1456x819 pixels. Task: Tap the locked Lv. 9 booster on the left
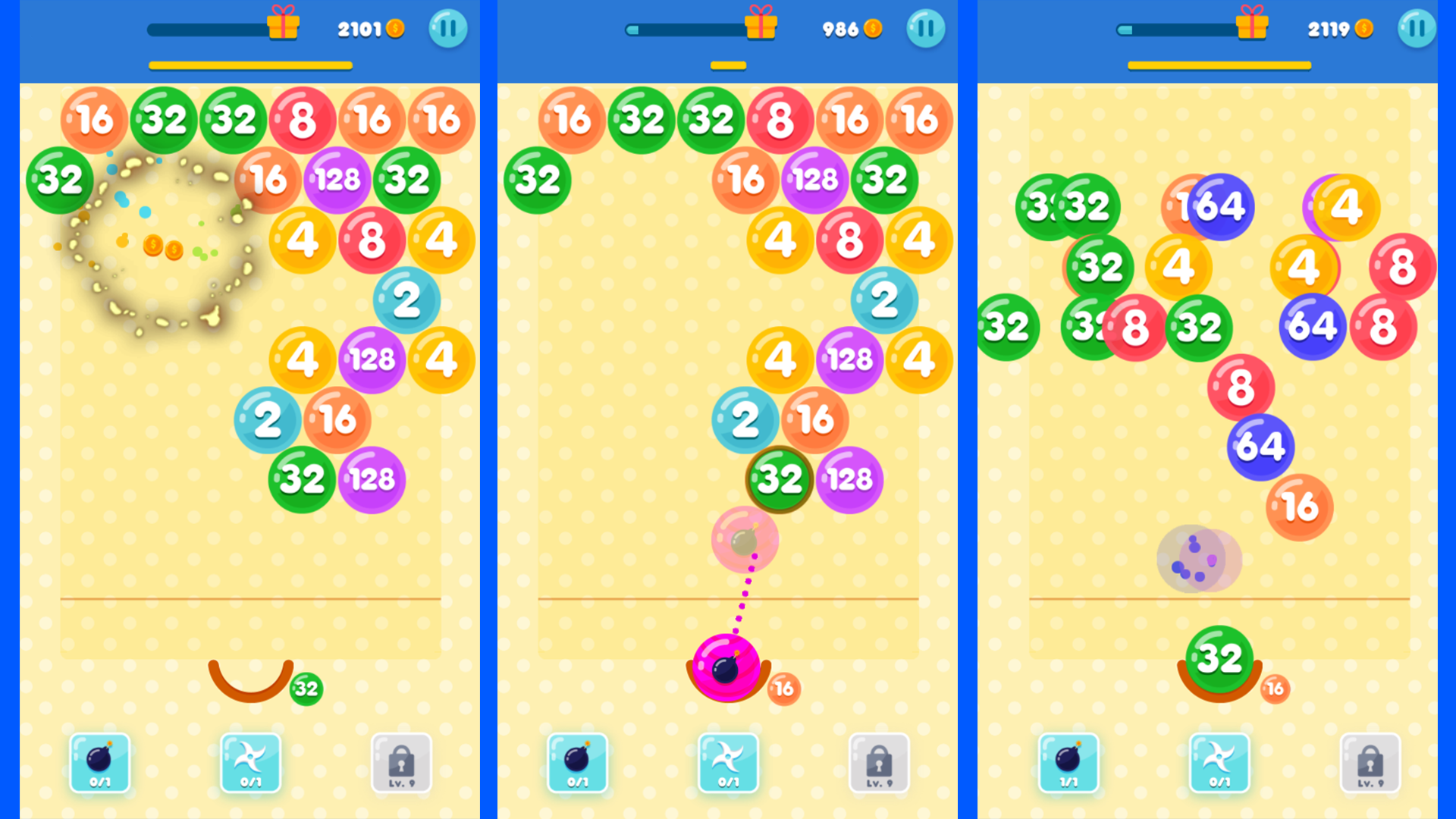pos(403,764)
